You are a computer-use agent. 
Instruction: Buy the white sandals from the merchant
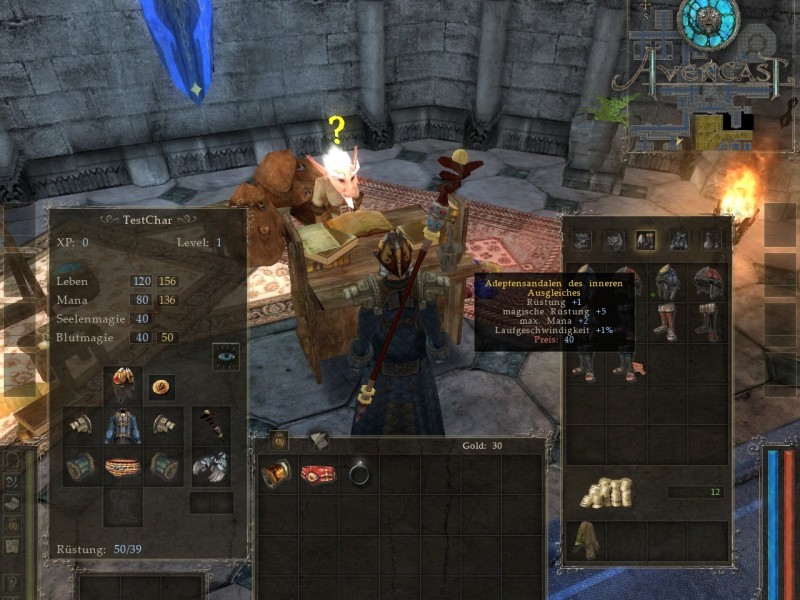(x=667, y=322)
